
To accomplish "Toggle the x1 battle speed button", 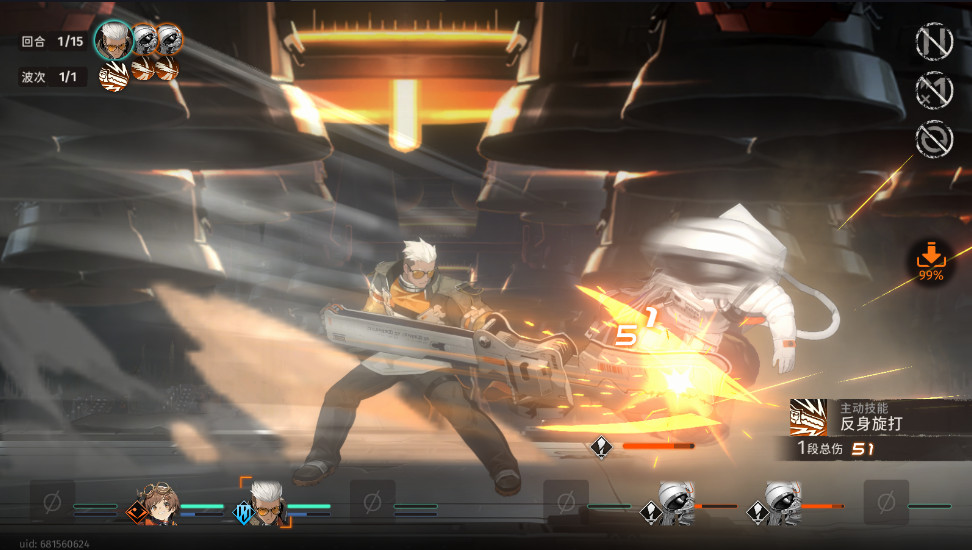I will tap(934, 89).
